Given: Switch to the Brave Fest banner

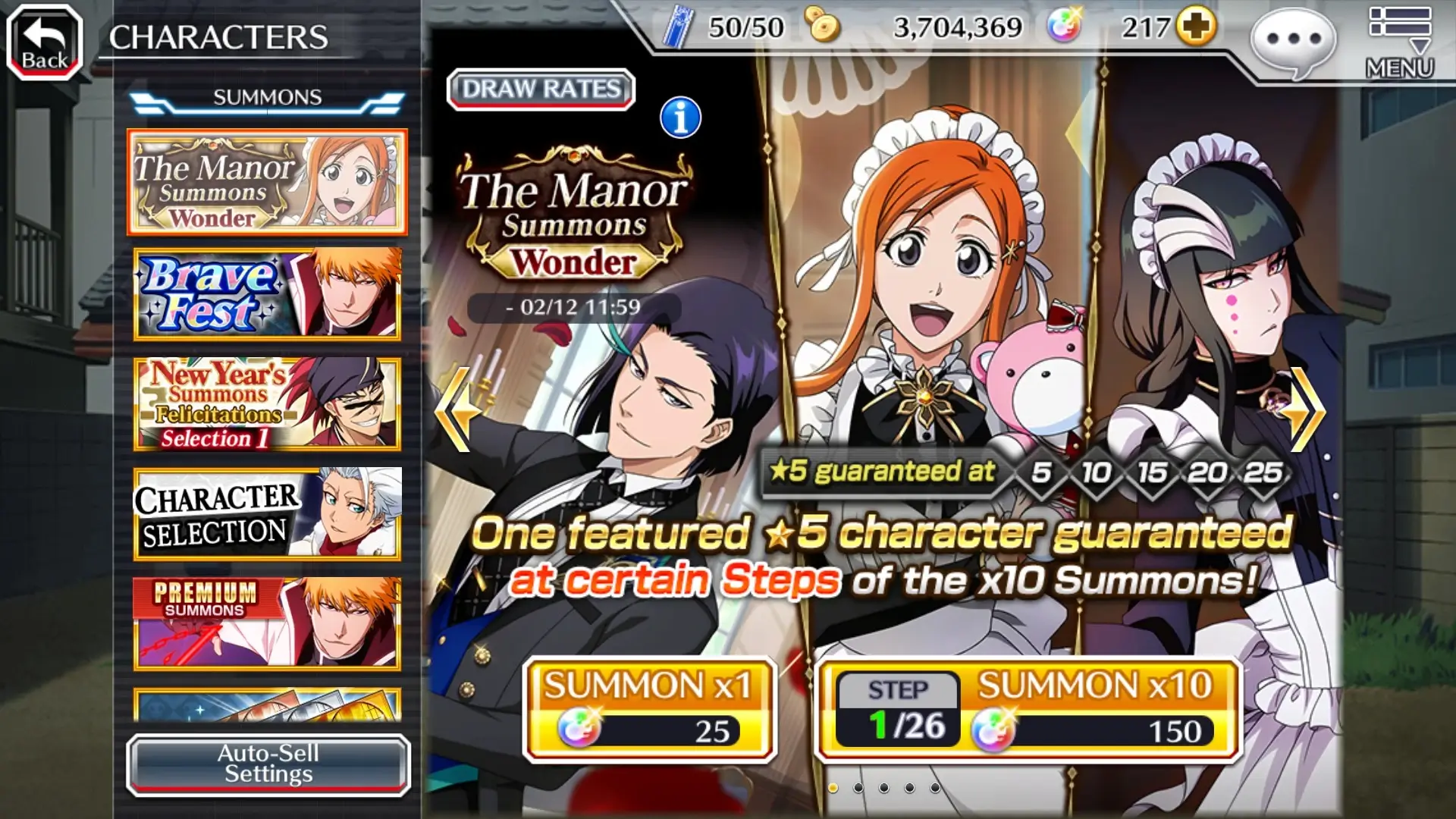Looking at the screenshot, I should point(266,294).
